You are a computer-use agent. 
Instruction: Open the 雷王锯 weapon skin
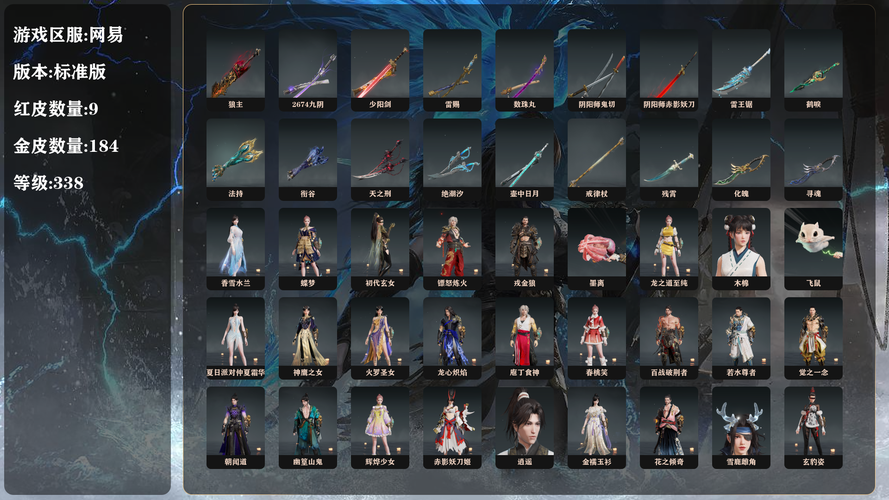coord(741,70)
